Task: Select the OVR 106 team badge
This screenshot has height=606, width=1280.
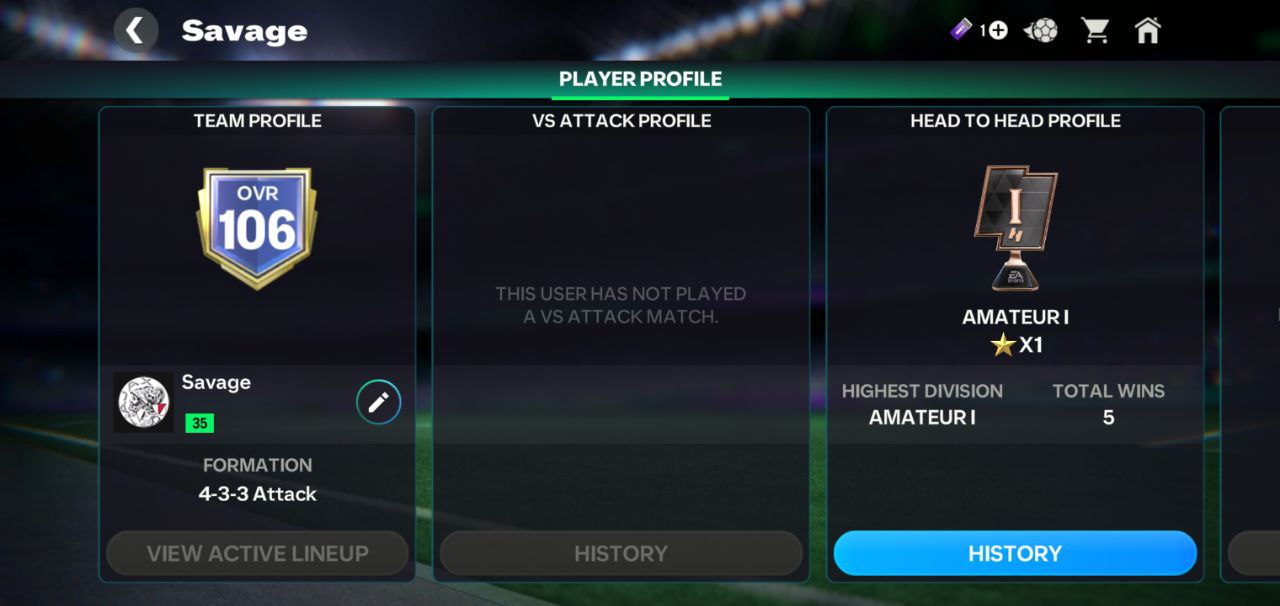Action: tap(256, 228)
